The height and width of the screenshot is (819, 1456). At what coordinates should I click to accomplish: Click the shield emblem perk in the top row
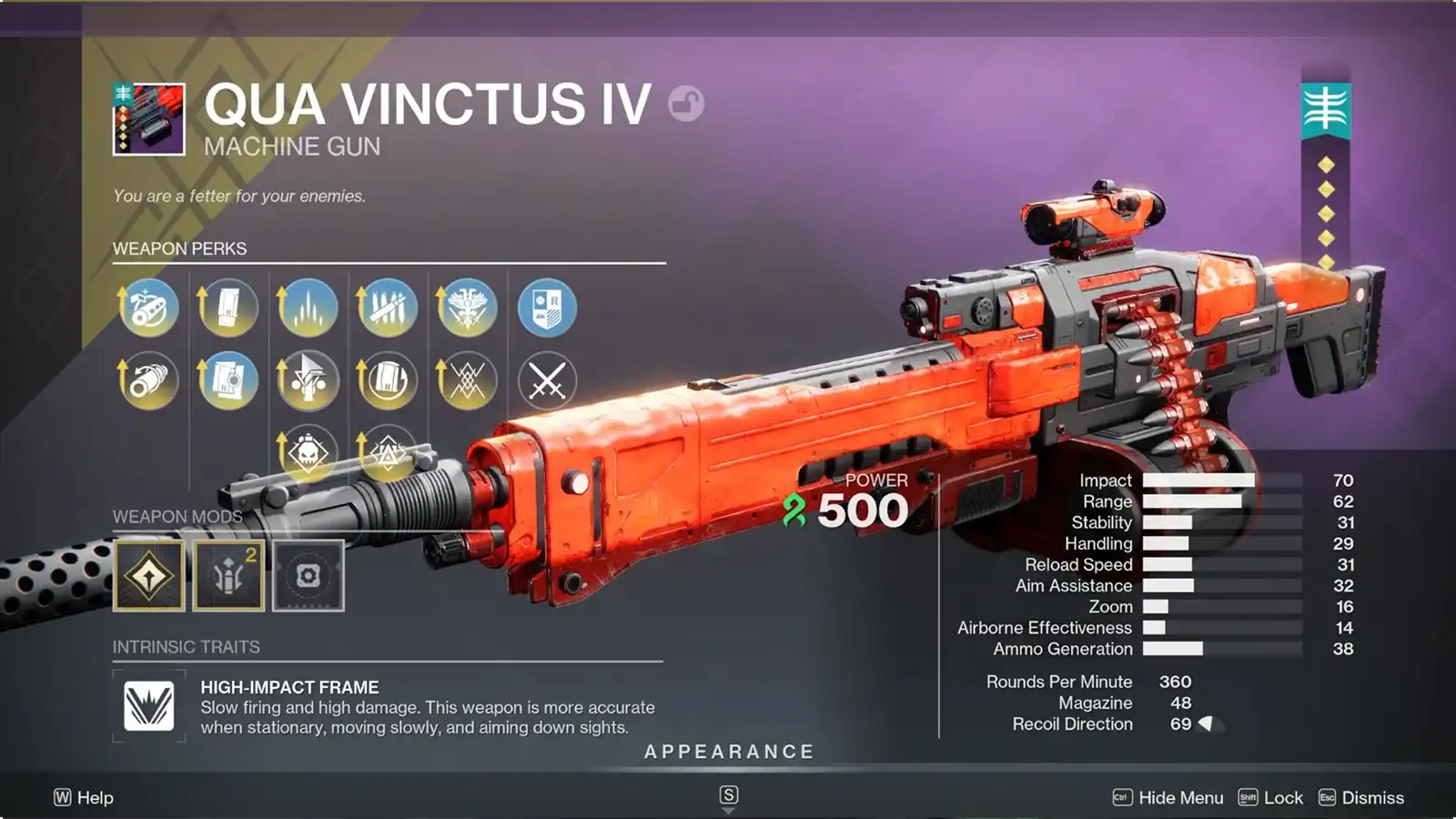point(548,308)
